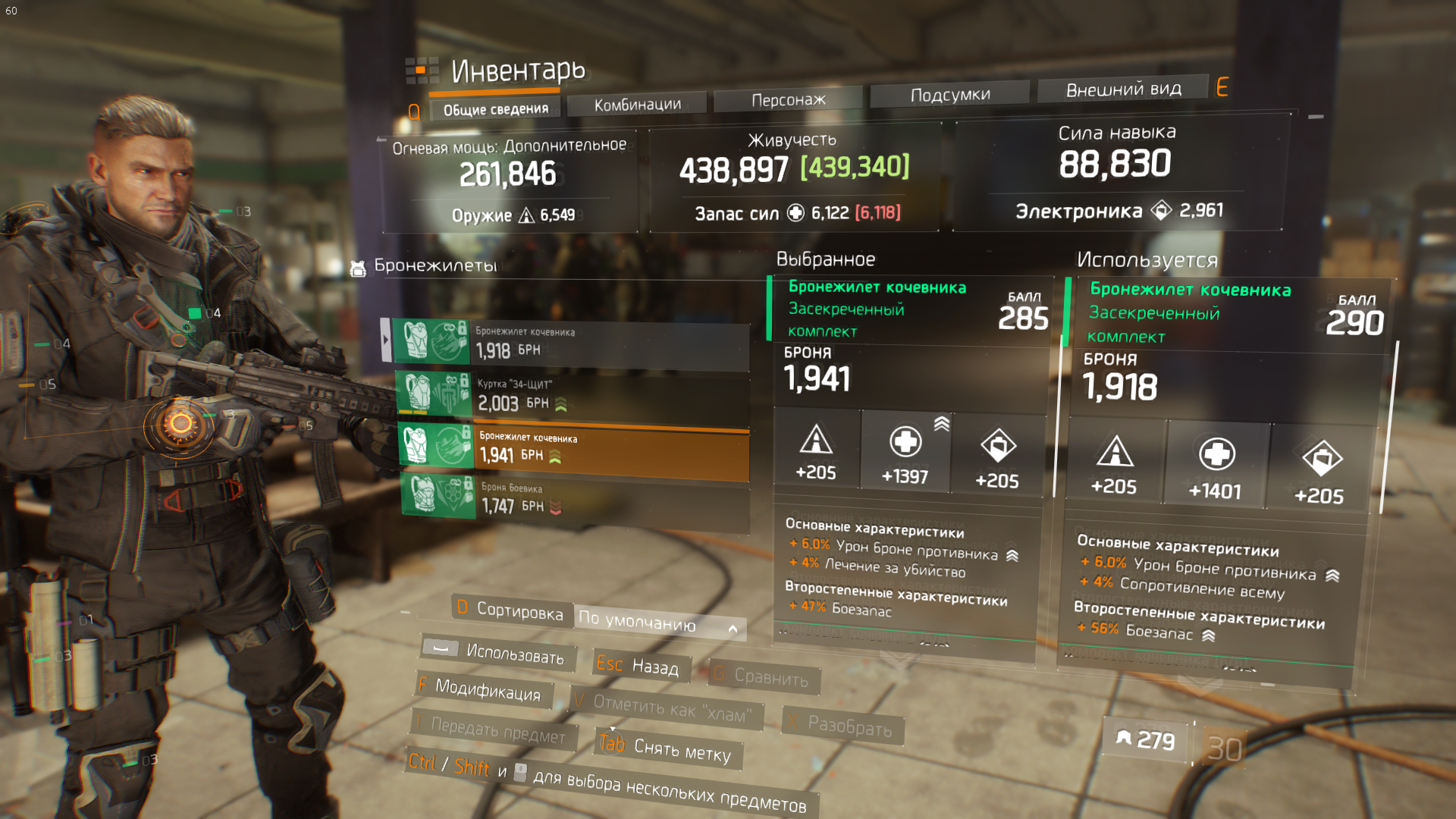Choose the Куртка "34-ЩИТ" armor row
1456x819 pixels.
(x=573, y=394)
